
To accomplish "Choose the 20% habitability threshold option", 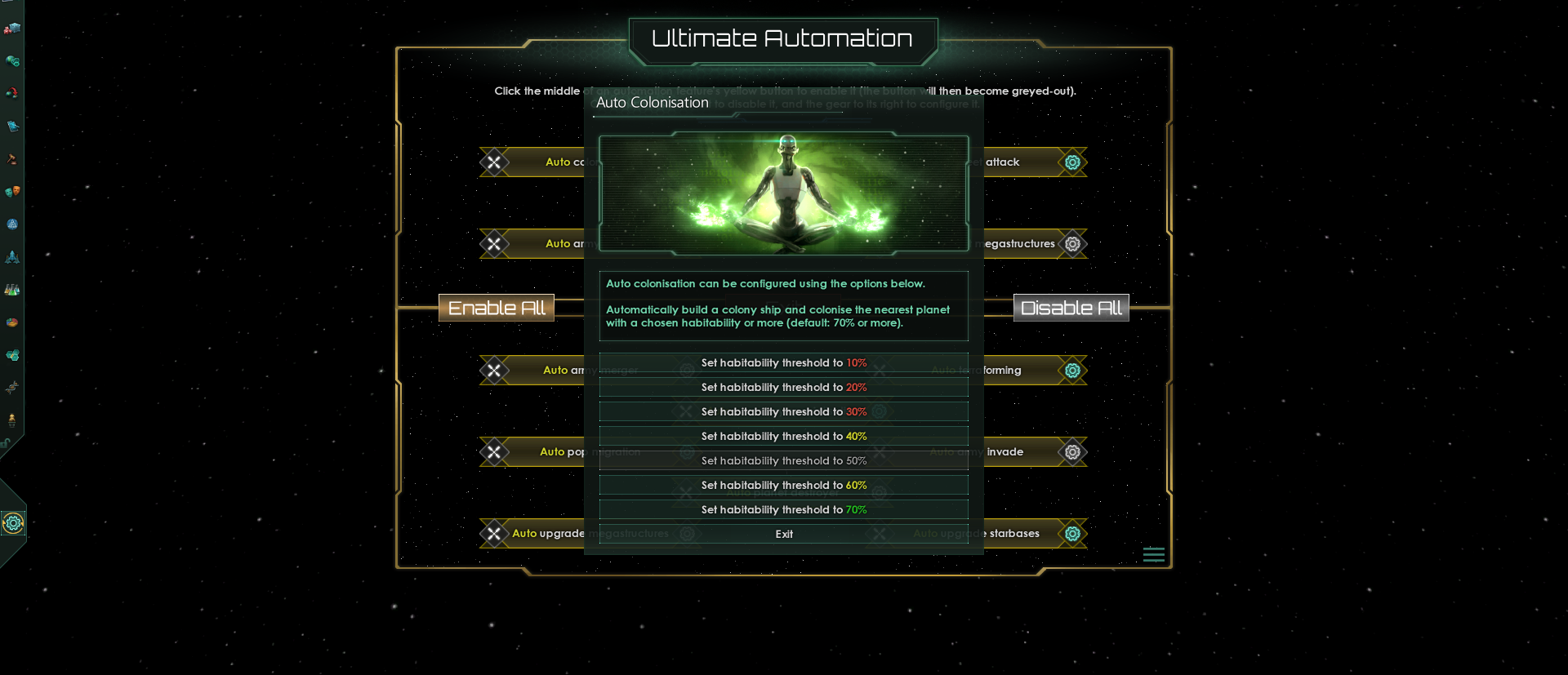I will [x=783, y=388].
